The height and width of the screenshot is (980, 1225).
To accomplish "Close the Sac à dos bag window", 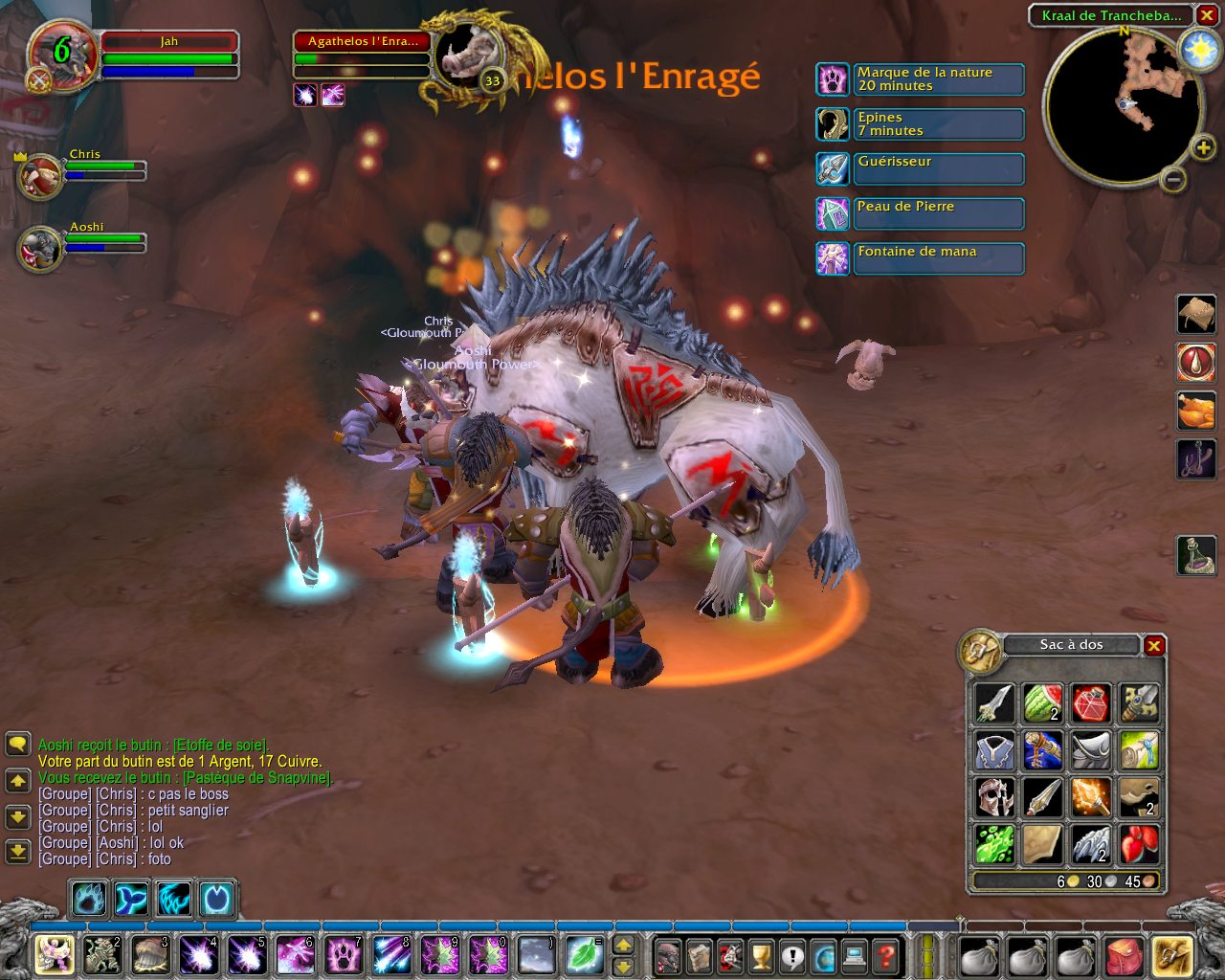I will [x=1154, y=646].
